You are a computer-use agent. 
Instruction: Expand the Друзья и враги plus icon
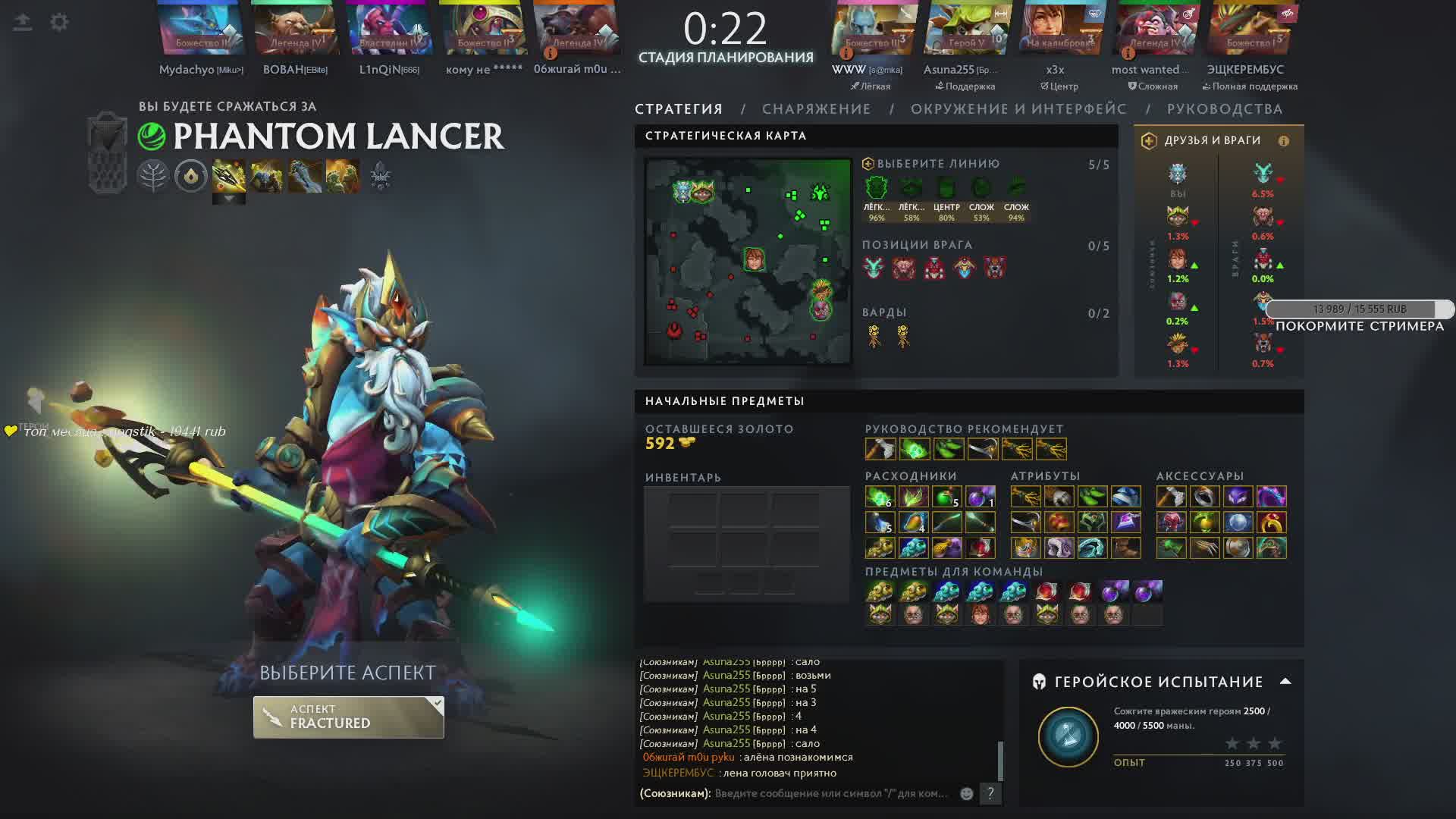click(1149, 141)
